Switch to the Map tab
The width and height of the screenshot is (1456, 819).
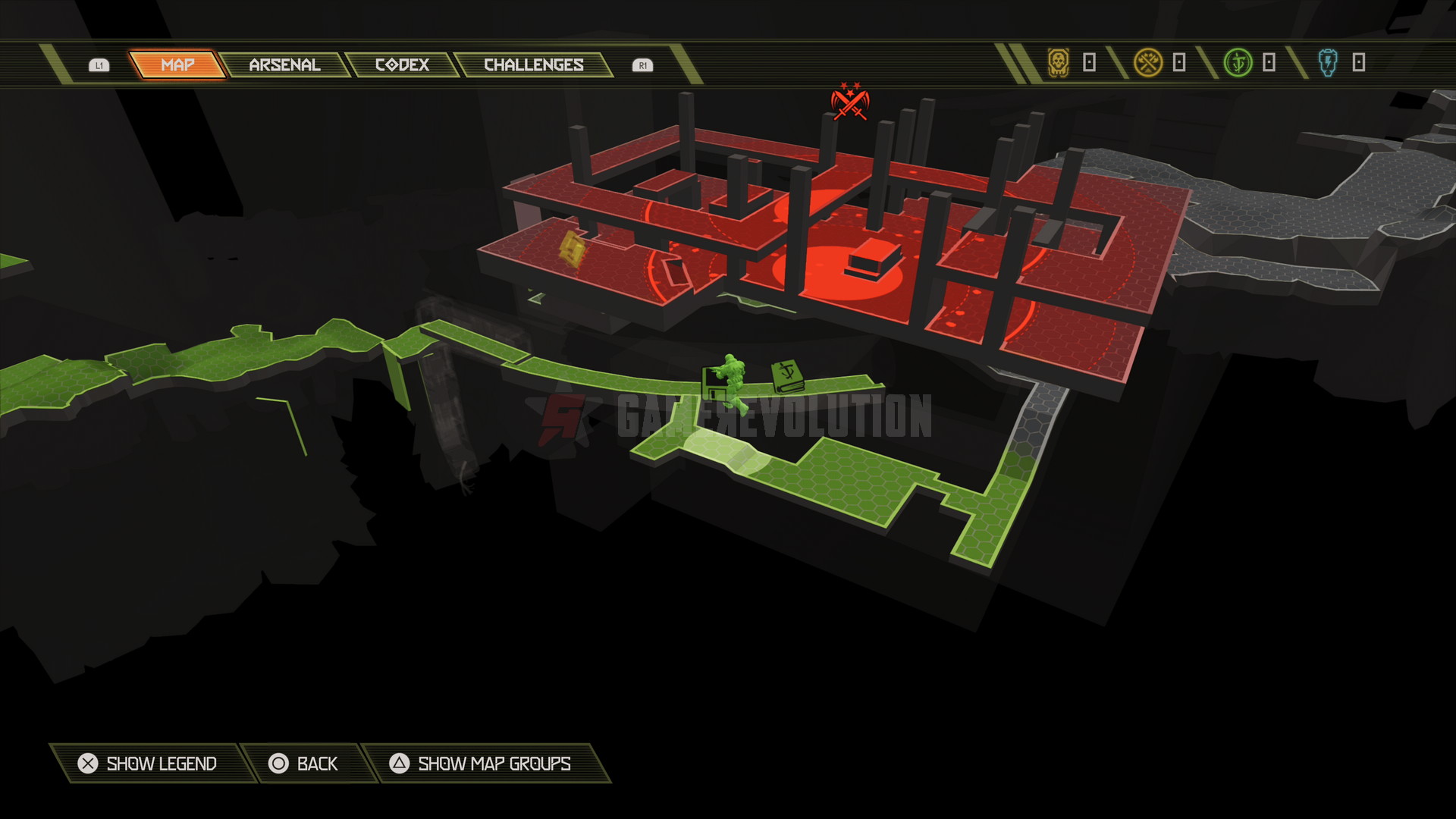point(177,65)
